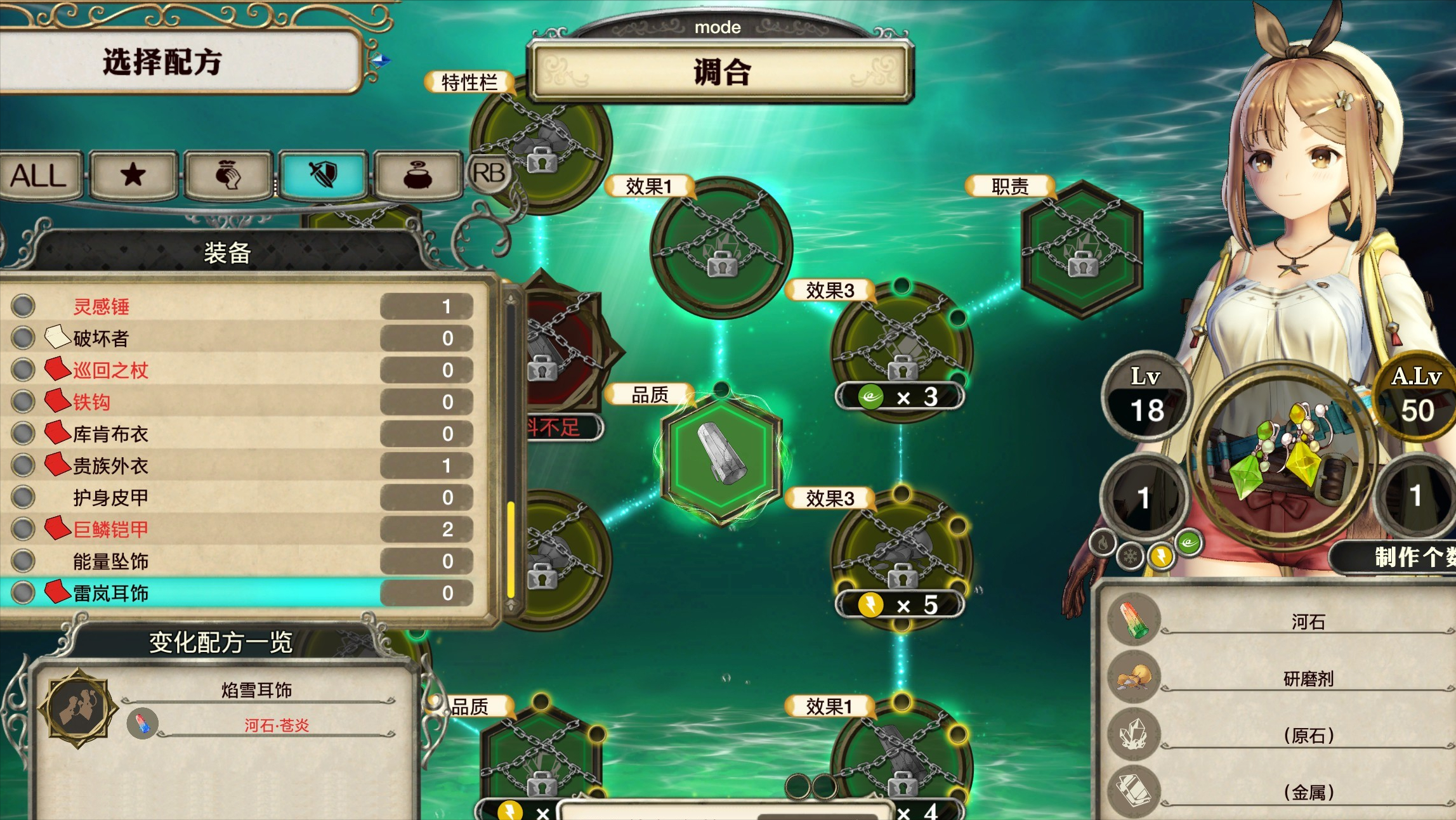1456x820 pixels.
Task: Switch to the ALL category tab
Action: coord(39,175)
